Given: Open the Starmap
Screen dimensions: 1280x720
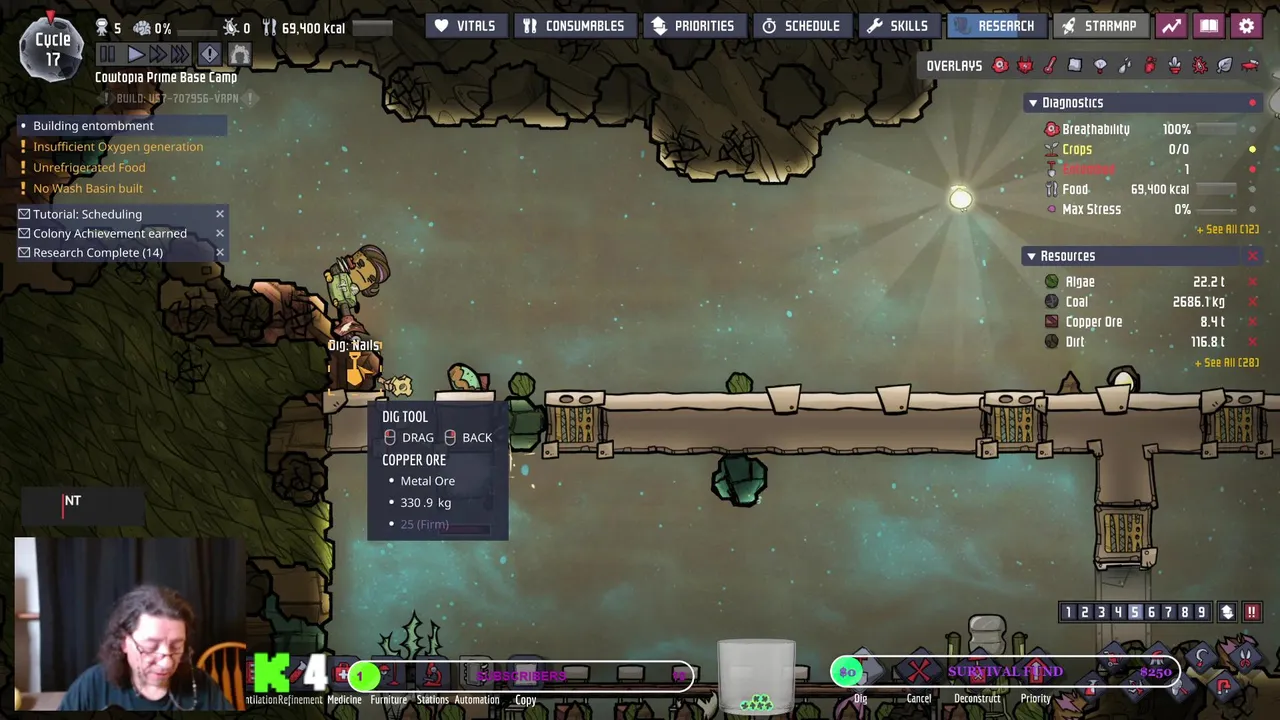Looking at the screenshot, I should coord(1099,26).
